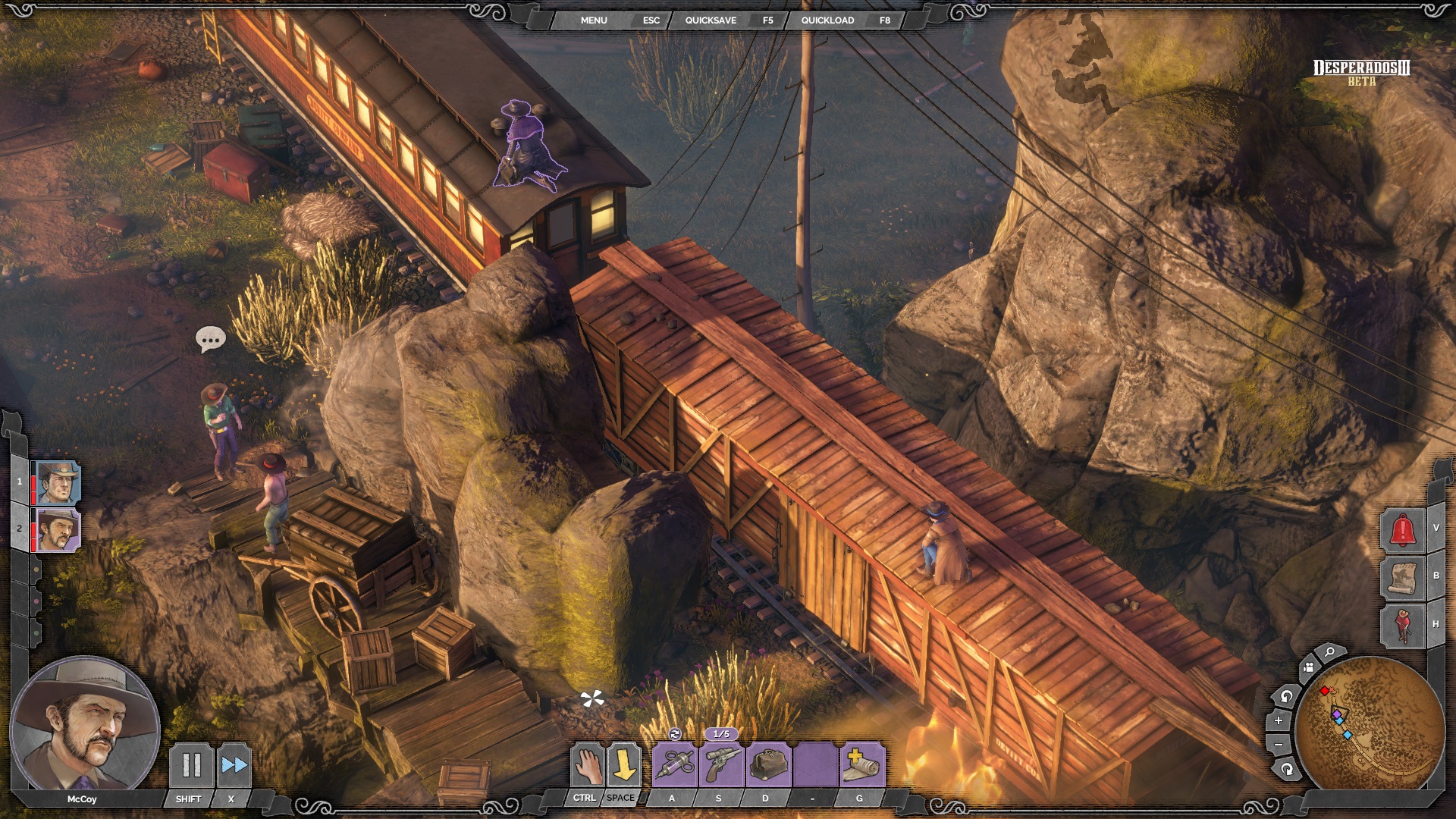
Task: Choose the doctor's bag ability
Action: tap(768, 764)
